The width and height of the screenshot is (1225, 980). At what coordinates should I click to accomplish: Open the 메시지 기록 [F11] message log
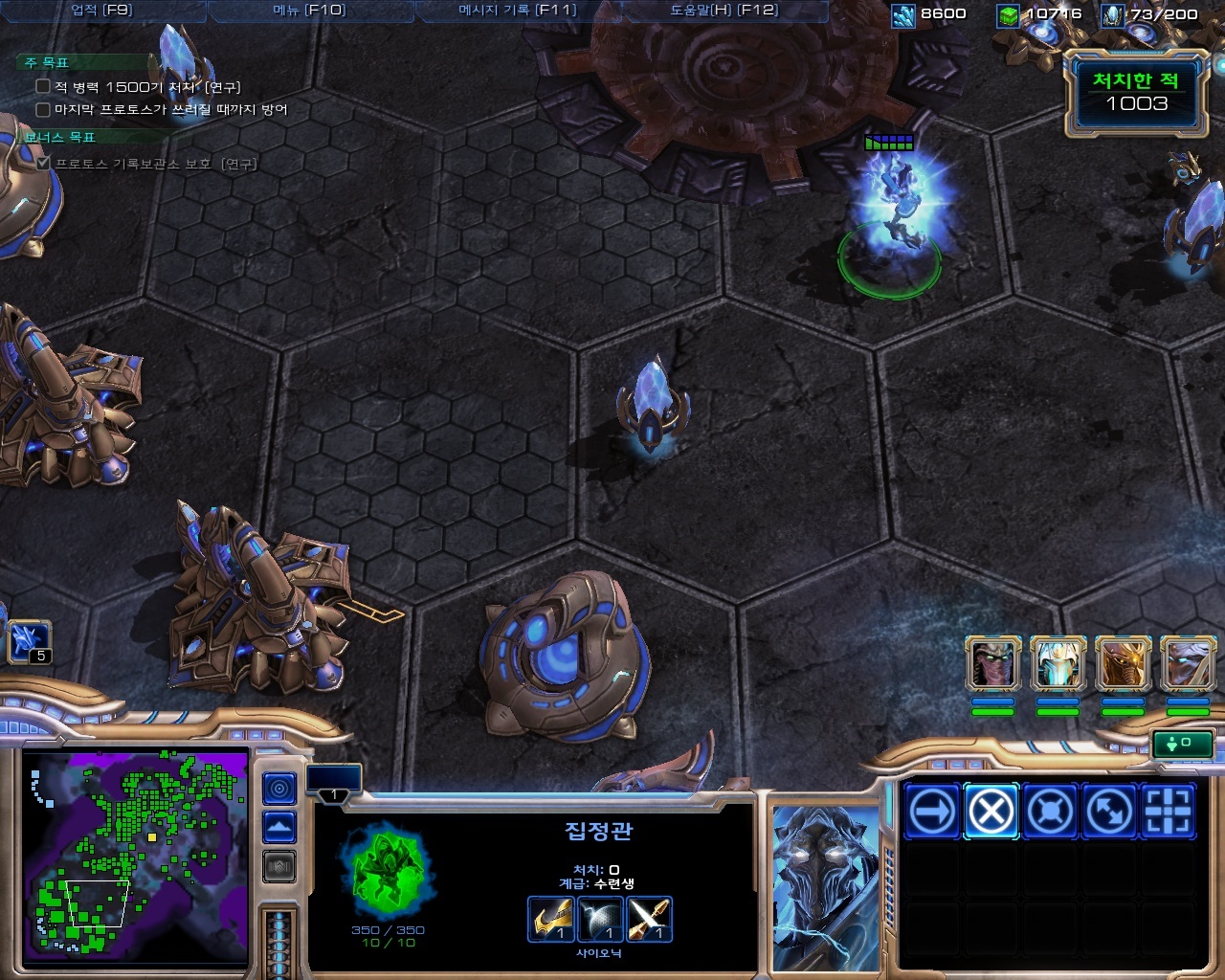[518, 11]
